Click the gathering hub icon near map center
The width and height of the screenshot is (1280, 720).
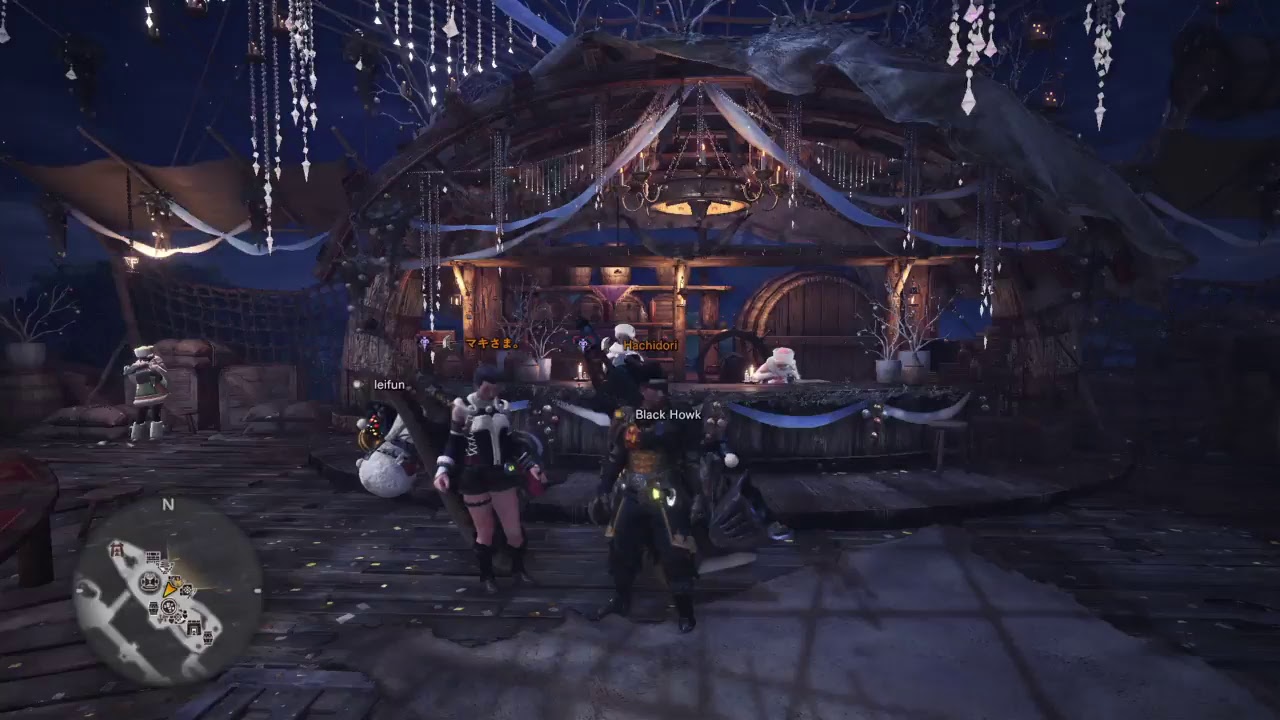point(168,607)
